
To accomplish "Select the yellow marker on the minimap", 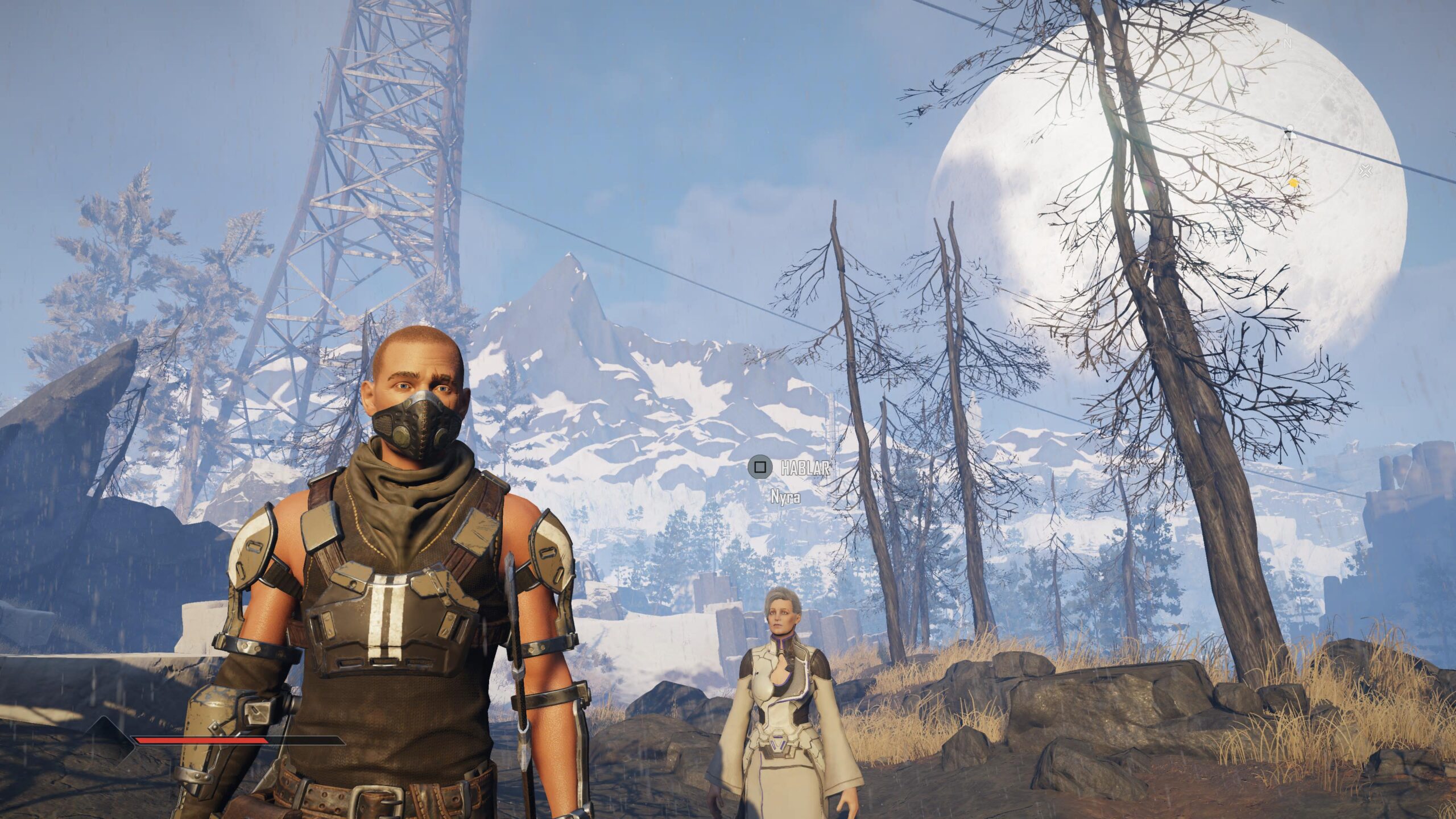I will [1293, 183].
